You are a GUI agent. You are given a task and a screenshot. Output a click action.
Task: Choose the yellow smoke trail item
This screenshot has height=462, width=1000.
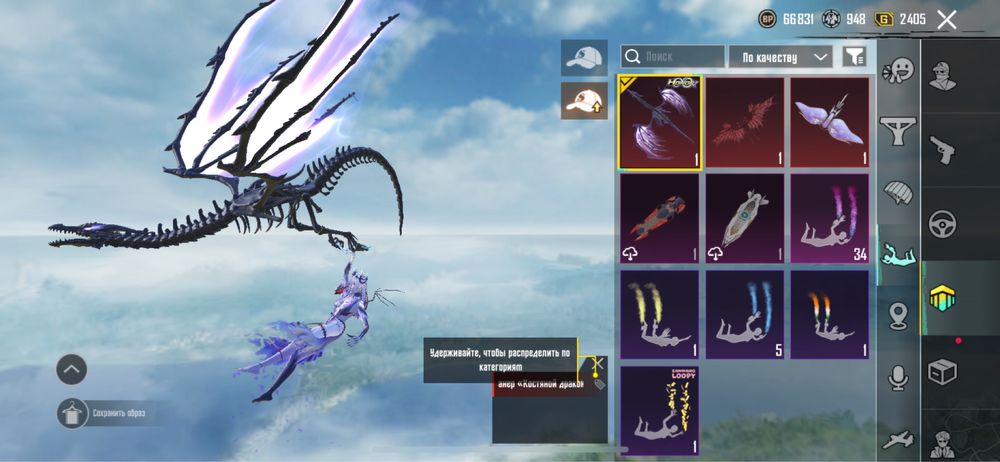[x=659, y=314]
